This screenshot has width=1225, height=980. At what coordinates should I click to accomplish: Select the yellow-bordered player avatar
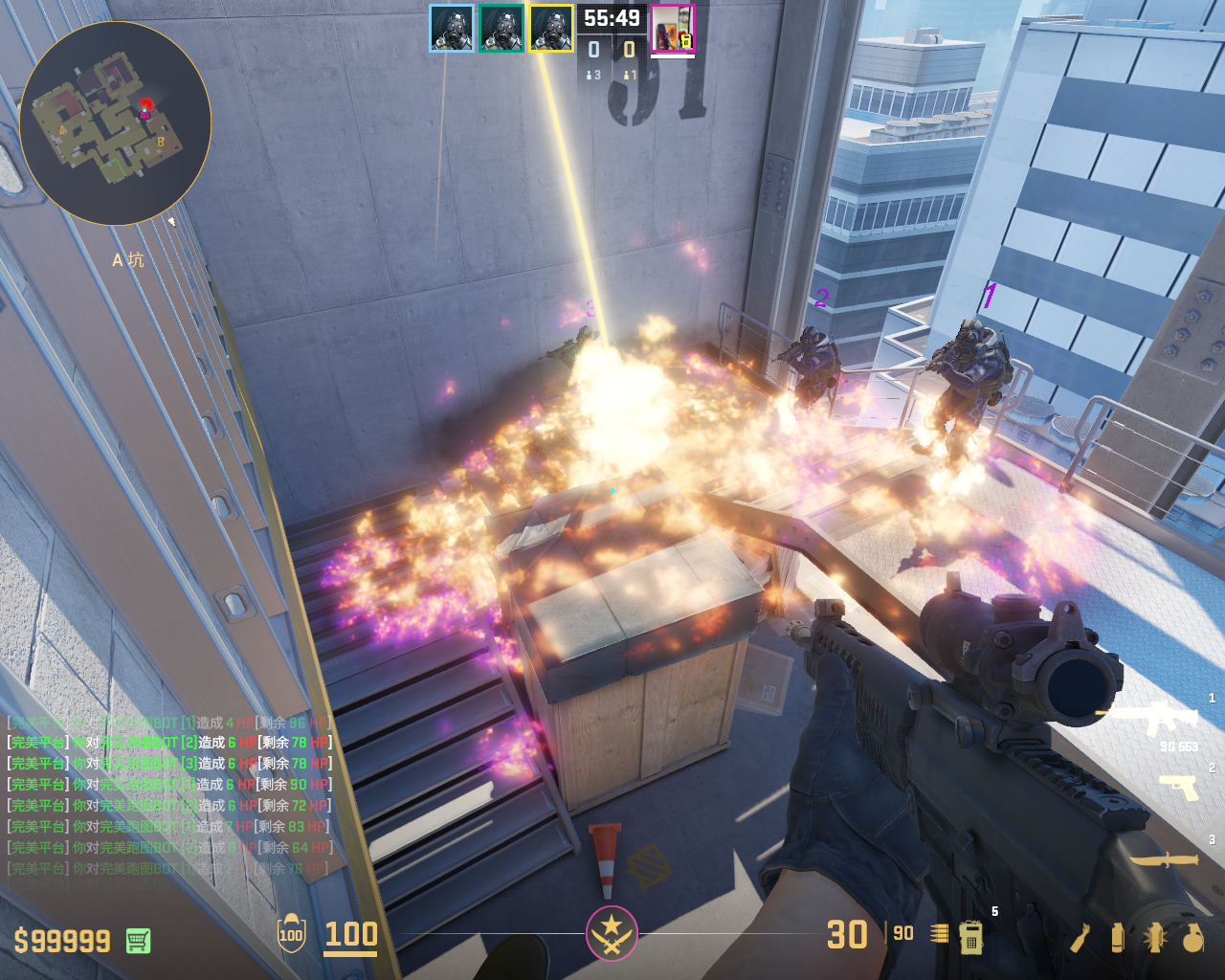[551, 29]
